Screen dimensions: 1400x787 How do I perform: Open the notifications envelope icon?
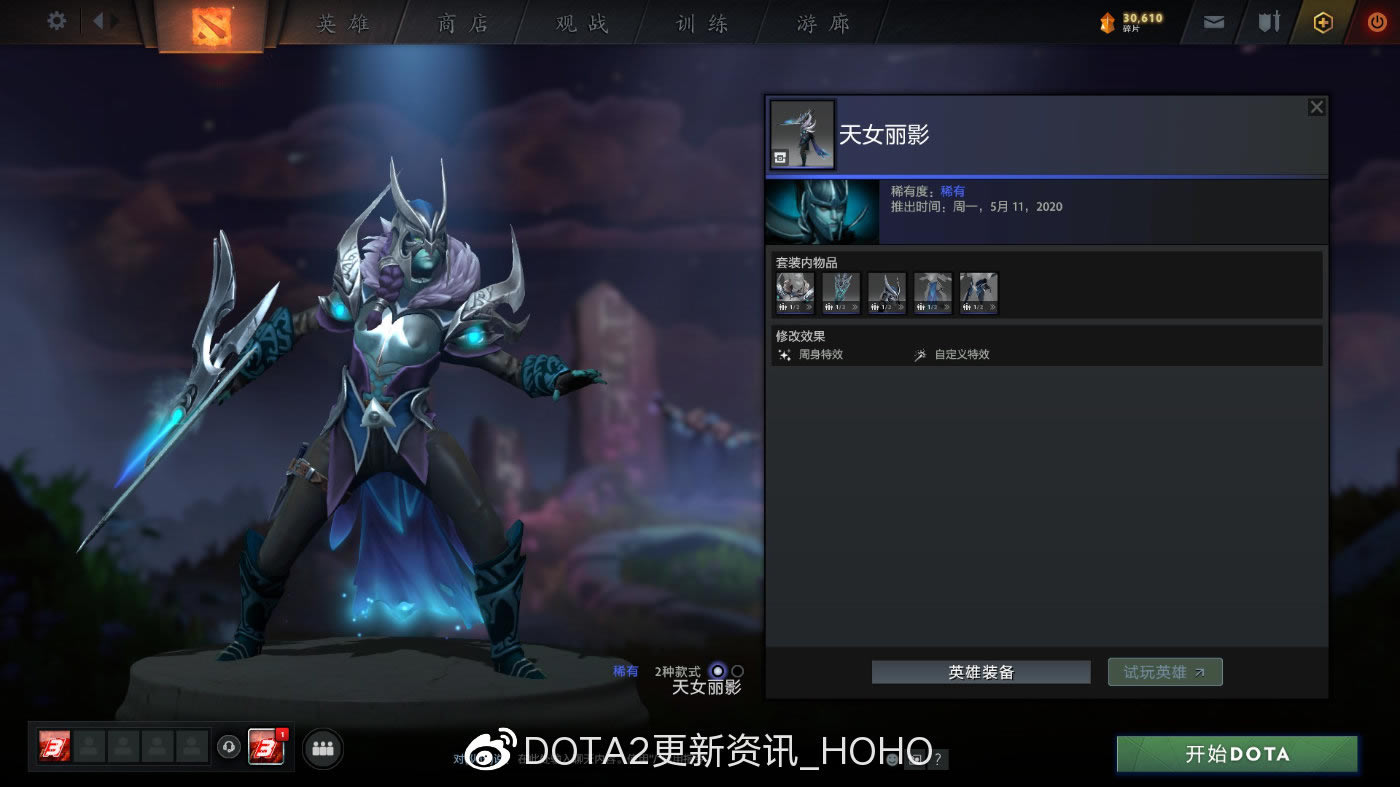point(1213,21)
